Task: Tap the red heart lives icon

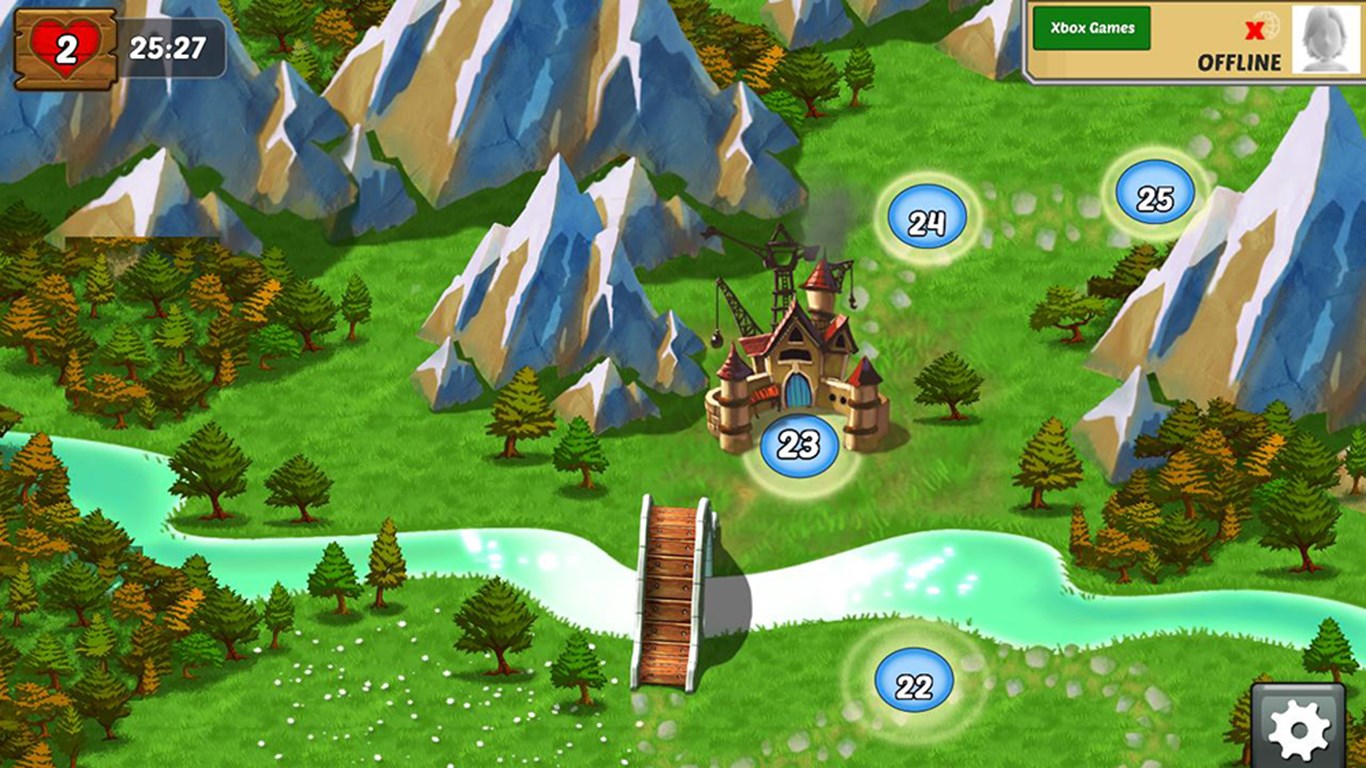Action: (66, 48)
